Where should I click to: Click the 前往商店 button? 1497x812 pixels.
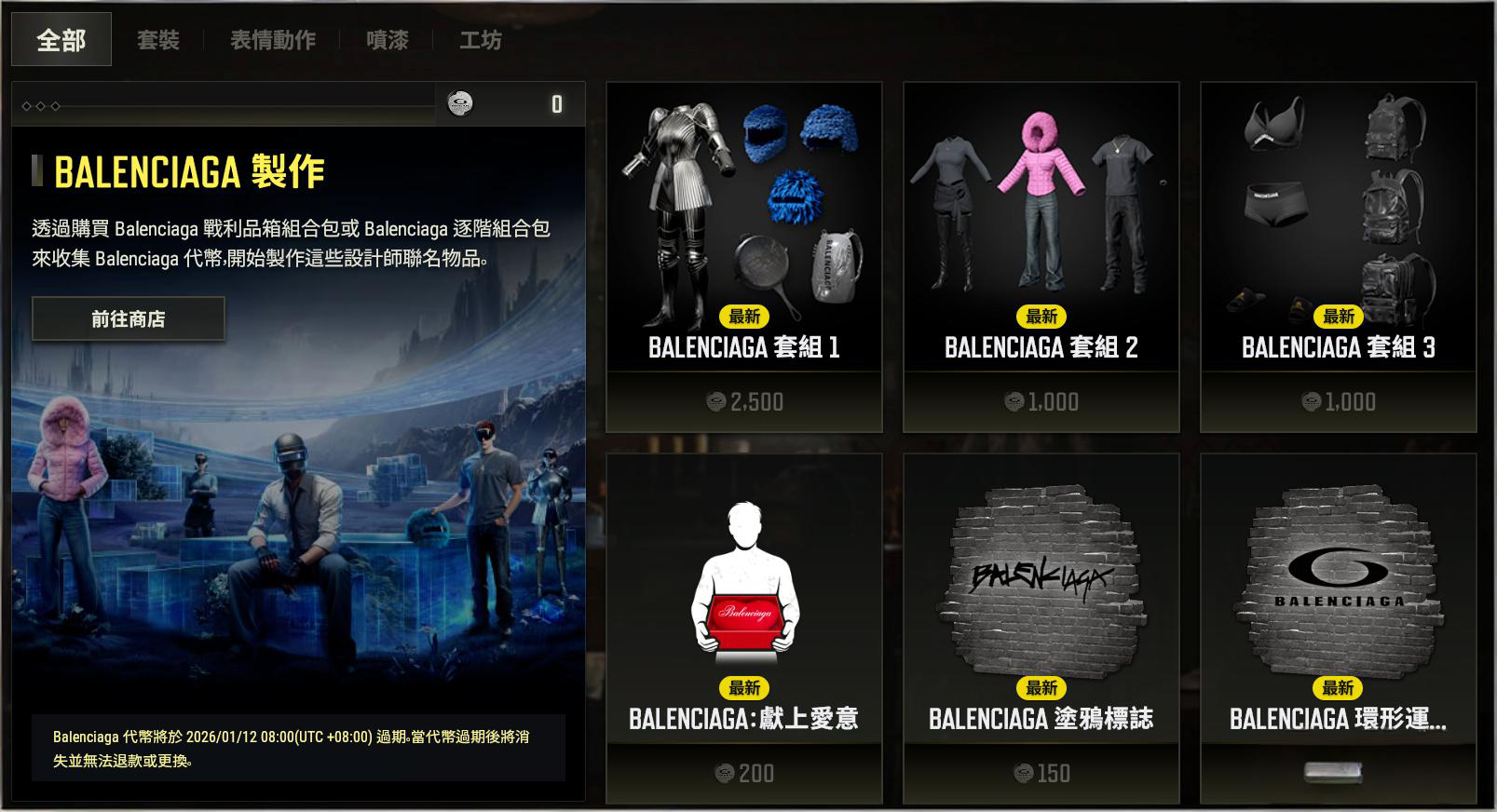coord(129,318)
